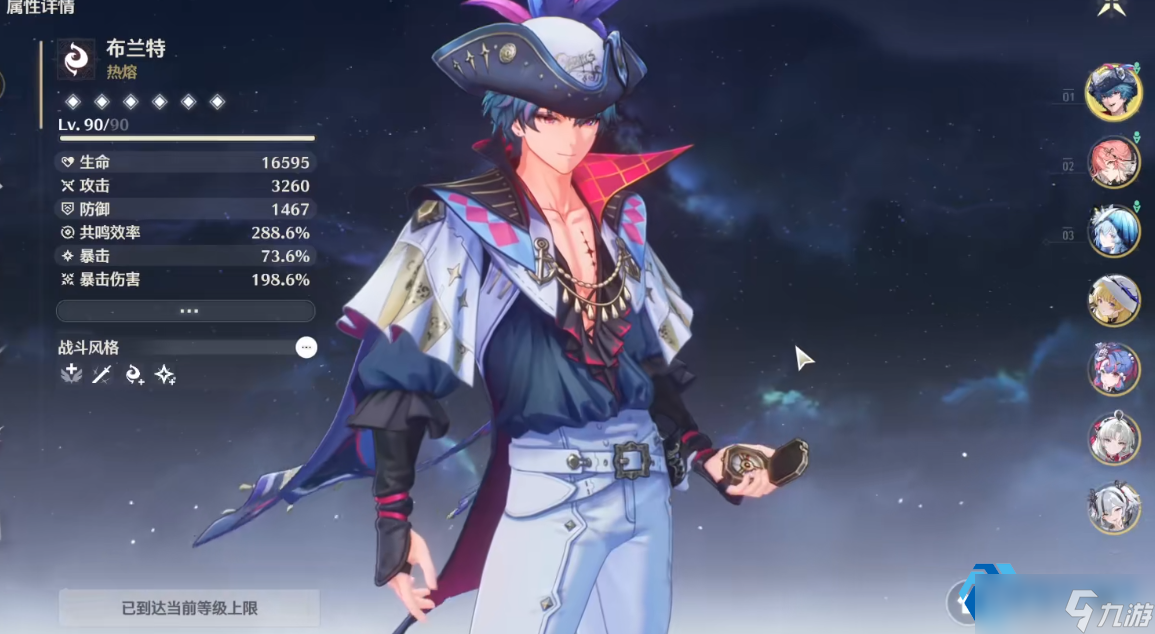Viewport: 1155px width, 634px height.
Task: Choose the blonde character with the white hat
Action: coord(1113,300)
